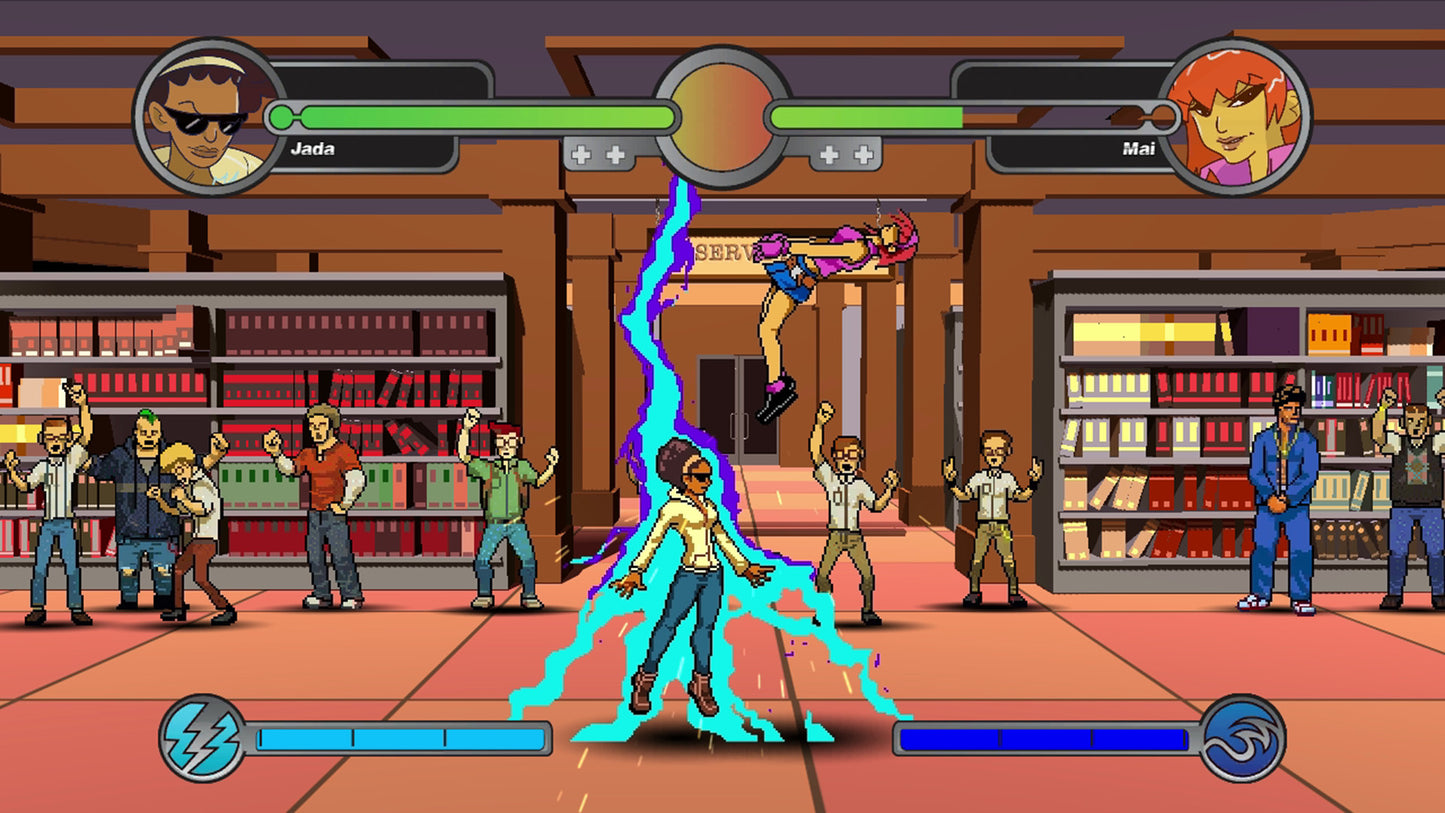Screen dimensions: 1445x813
Task: Click Jada's second plus round token
Action: point(614,155)
